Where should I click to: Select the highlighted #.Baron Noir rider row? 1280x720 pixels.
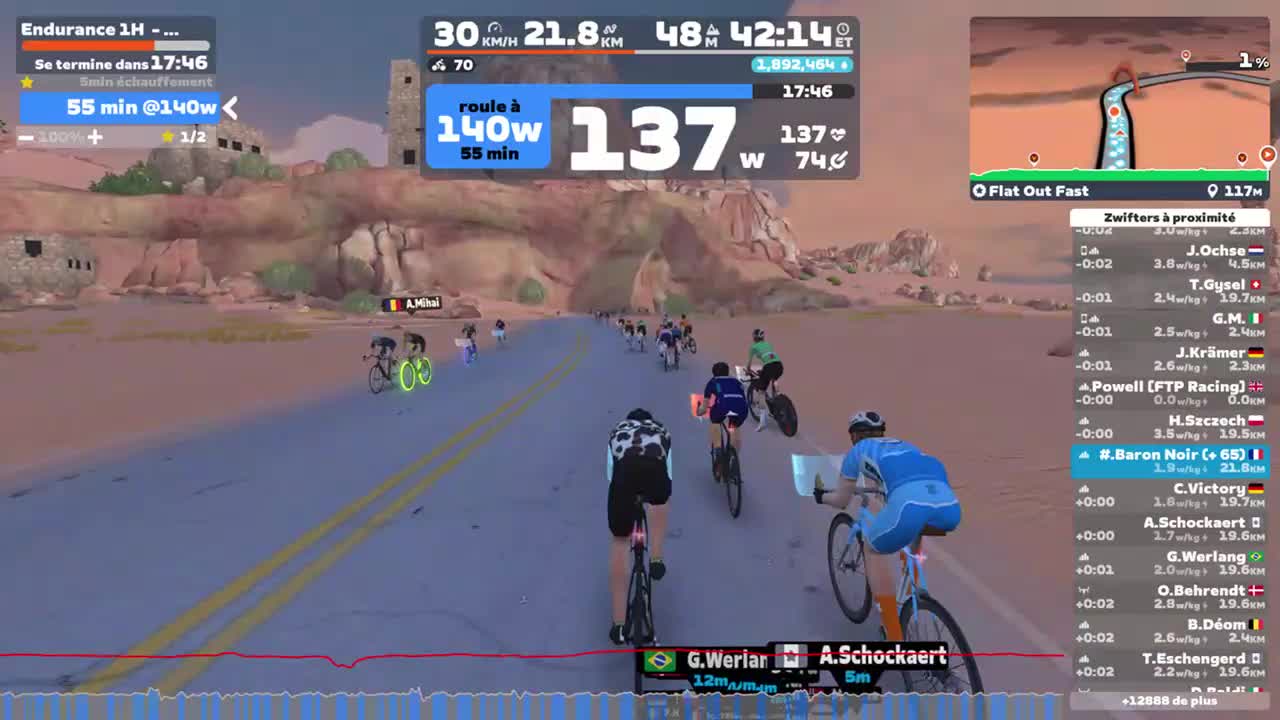[1172, 461]
